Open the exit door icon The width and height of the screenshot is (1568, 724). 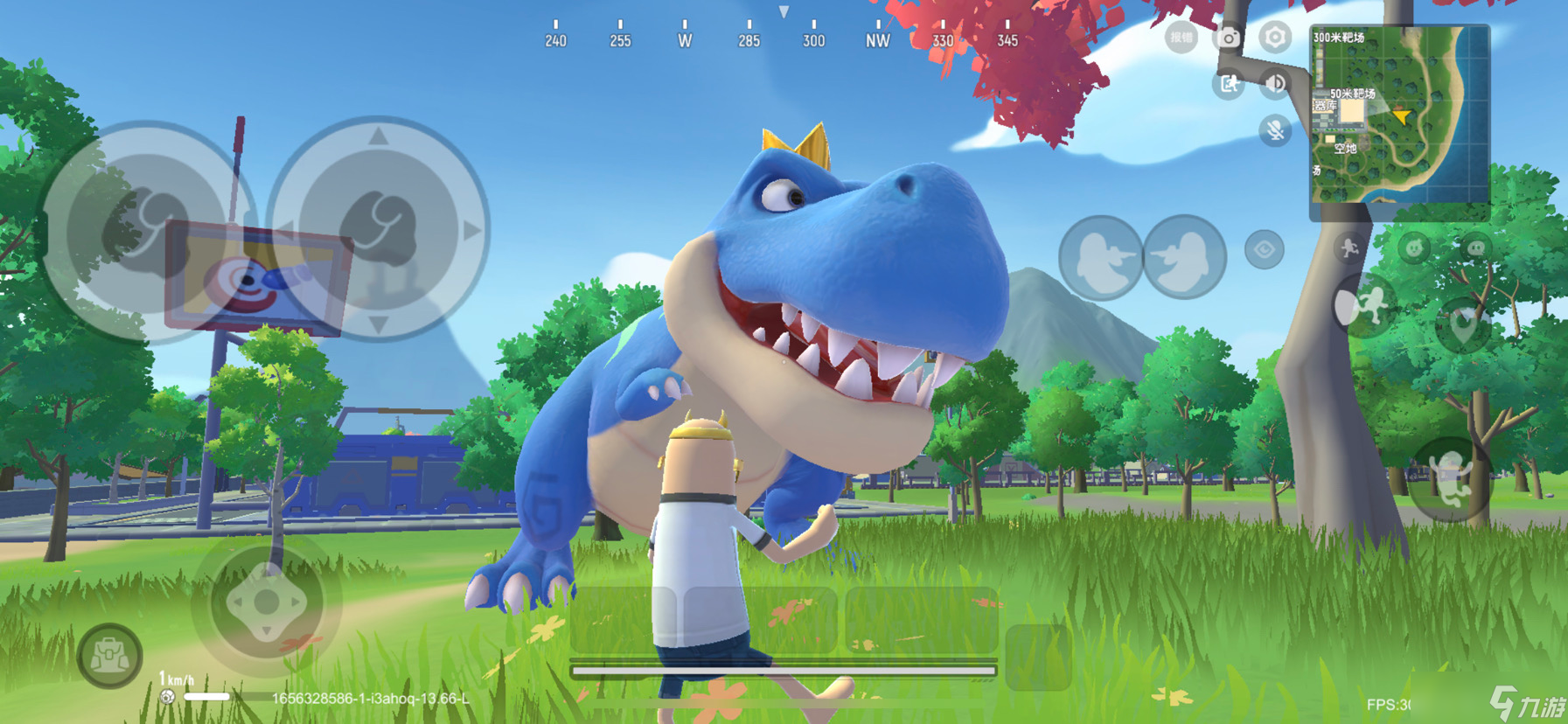[x=1229, y=84]
